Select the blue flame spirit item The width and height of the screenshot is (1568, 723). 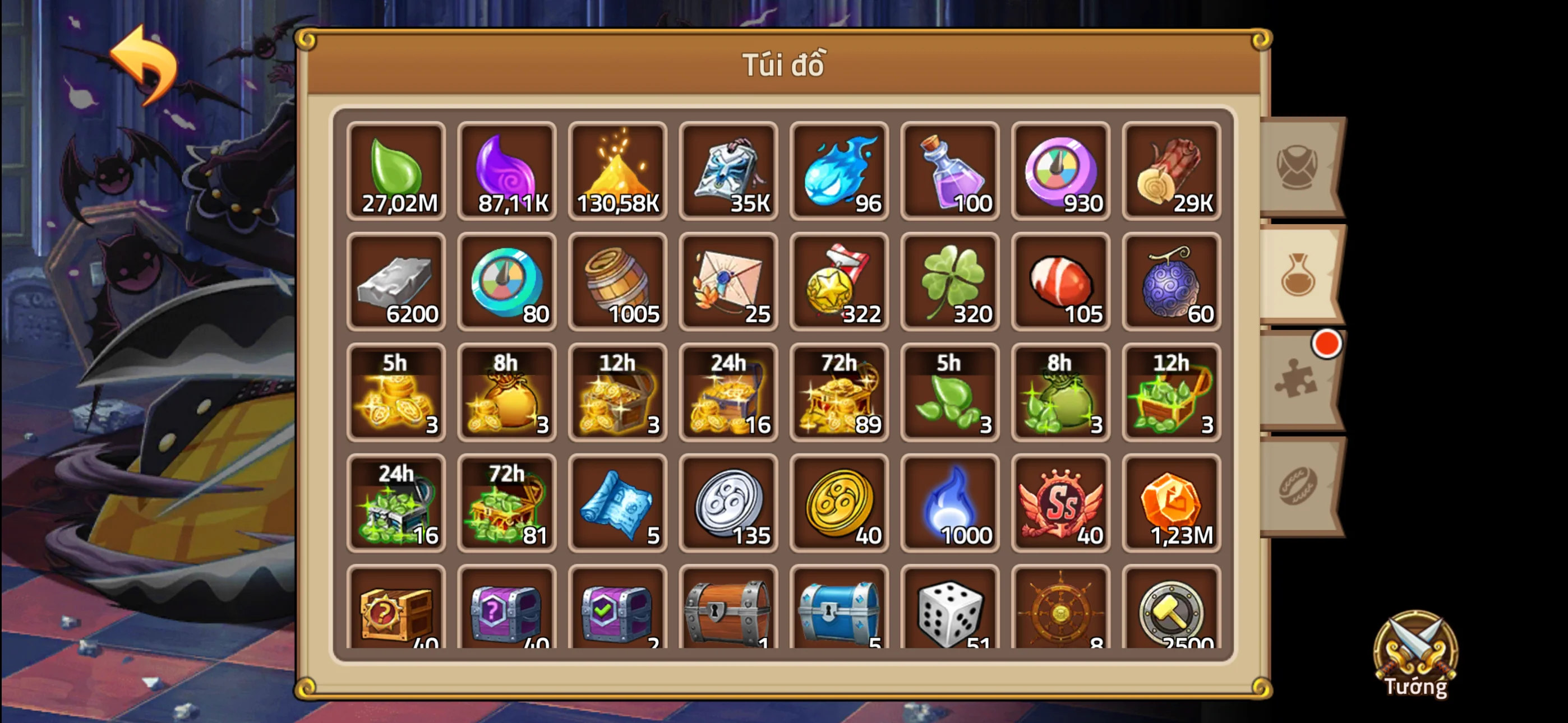tap(839, 172)
